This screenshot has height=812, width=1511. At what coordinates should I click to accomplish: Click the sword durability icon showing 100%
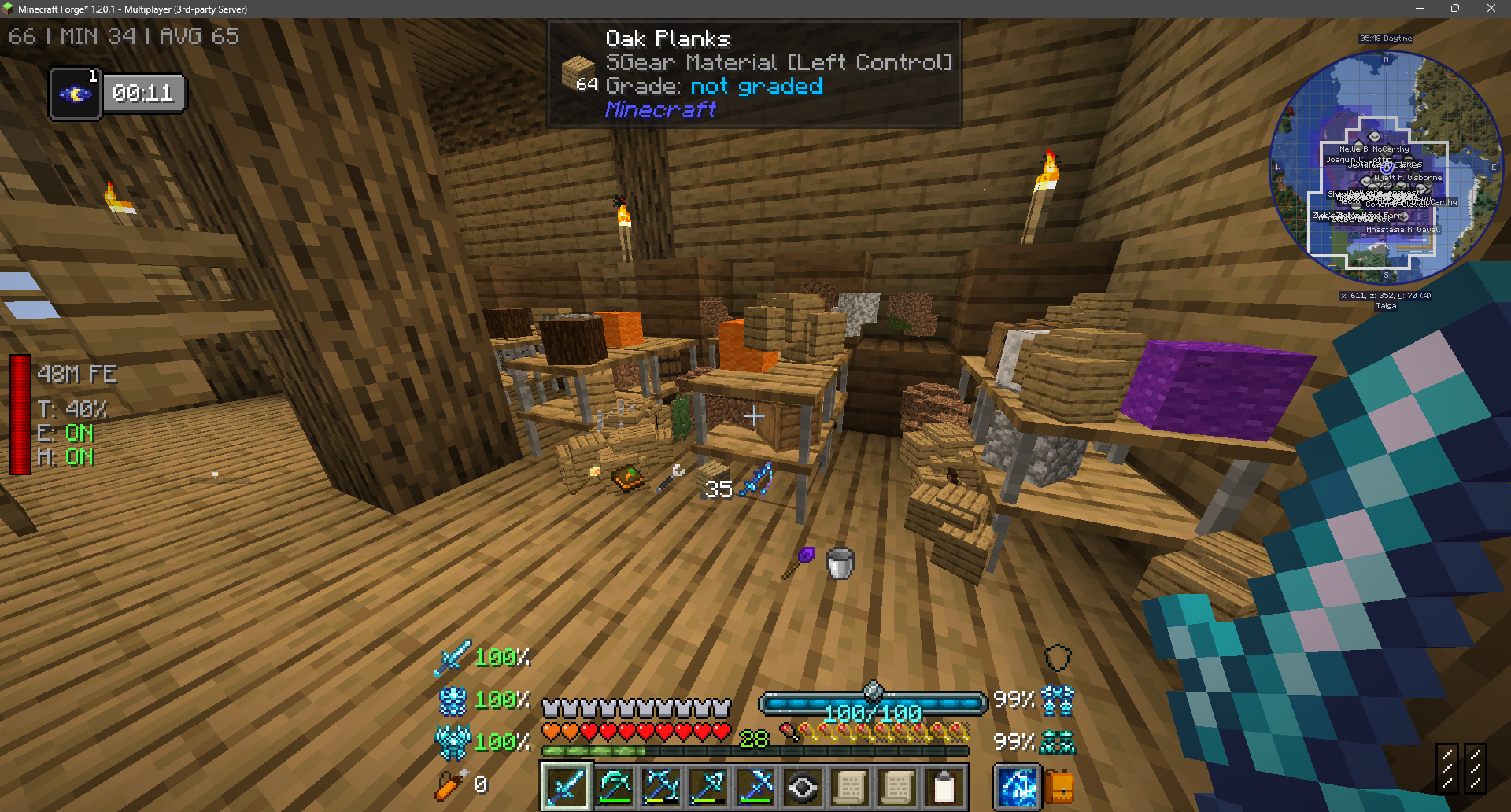click(x=451, y=656)
